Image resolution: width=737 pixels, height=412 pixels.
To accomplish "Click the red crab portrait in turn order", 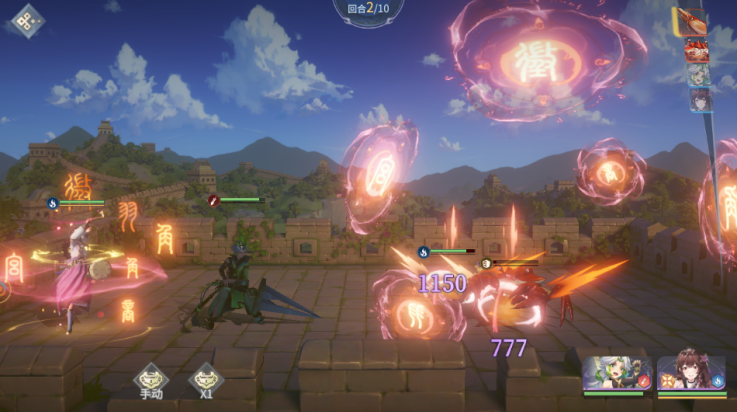I will 697,50.
